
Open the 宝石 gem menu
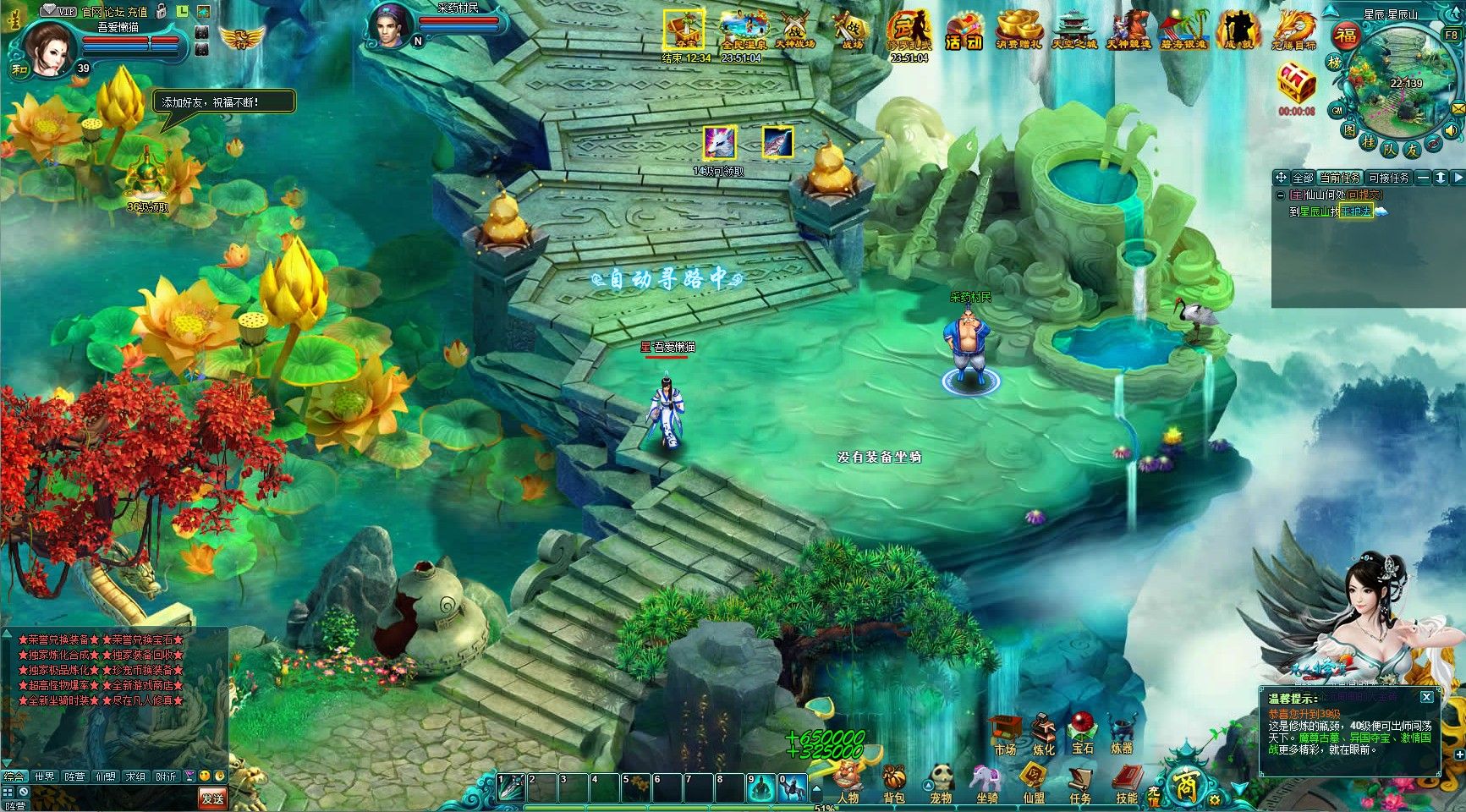1082,733
